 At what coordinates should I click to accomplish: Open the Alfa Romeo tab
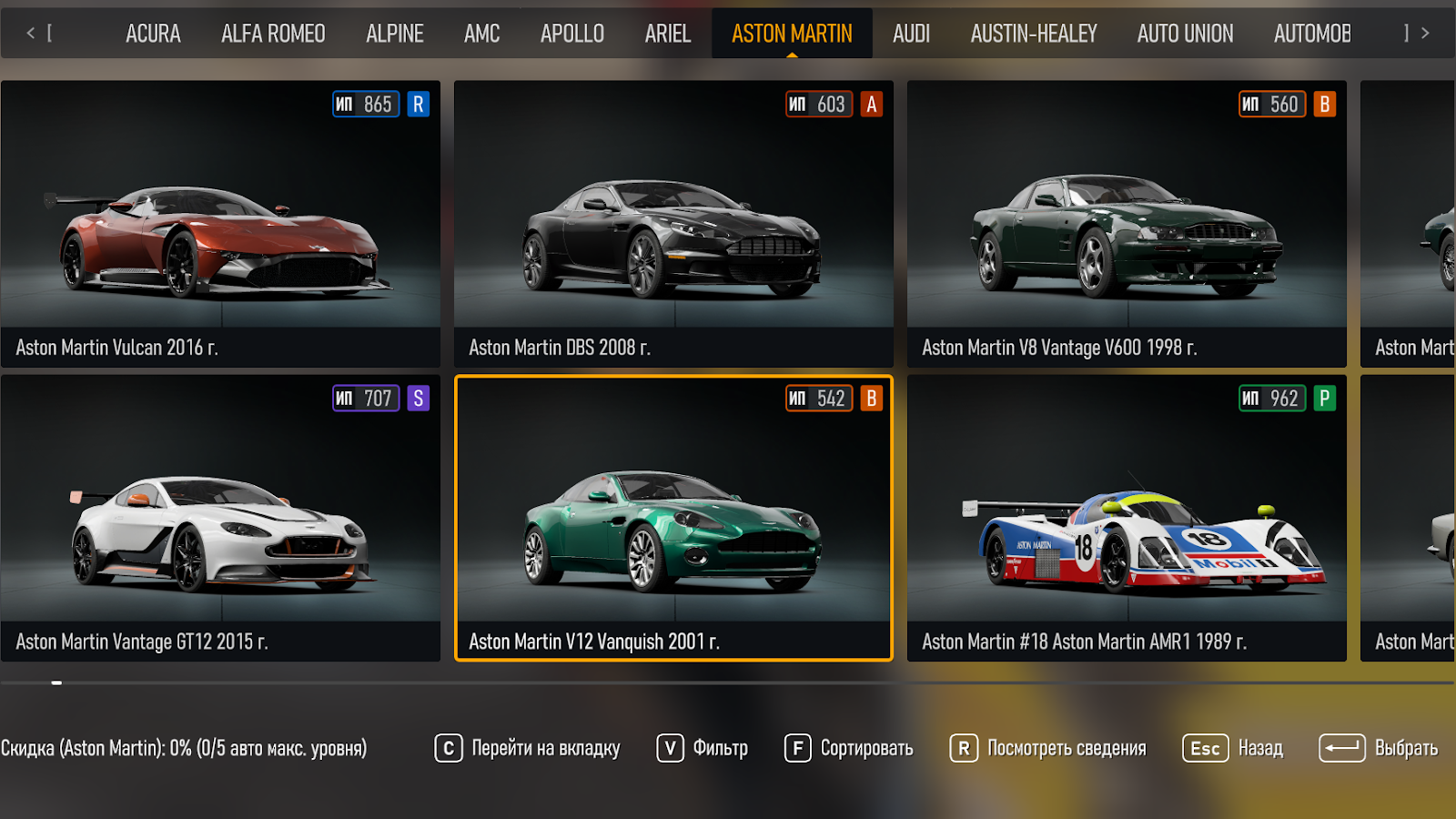pyautogui.click(x=273, y=34)
